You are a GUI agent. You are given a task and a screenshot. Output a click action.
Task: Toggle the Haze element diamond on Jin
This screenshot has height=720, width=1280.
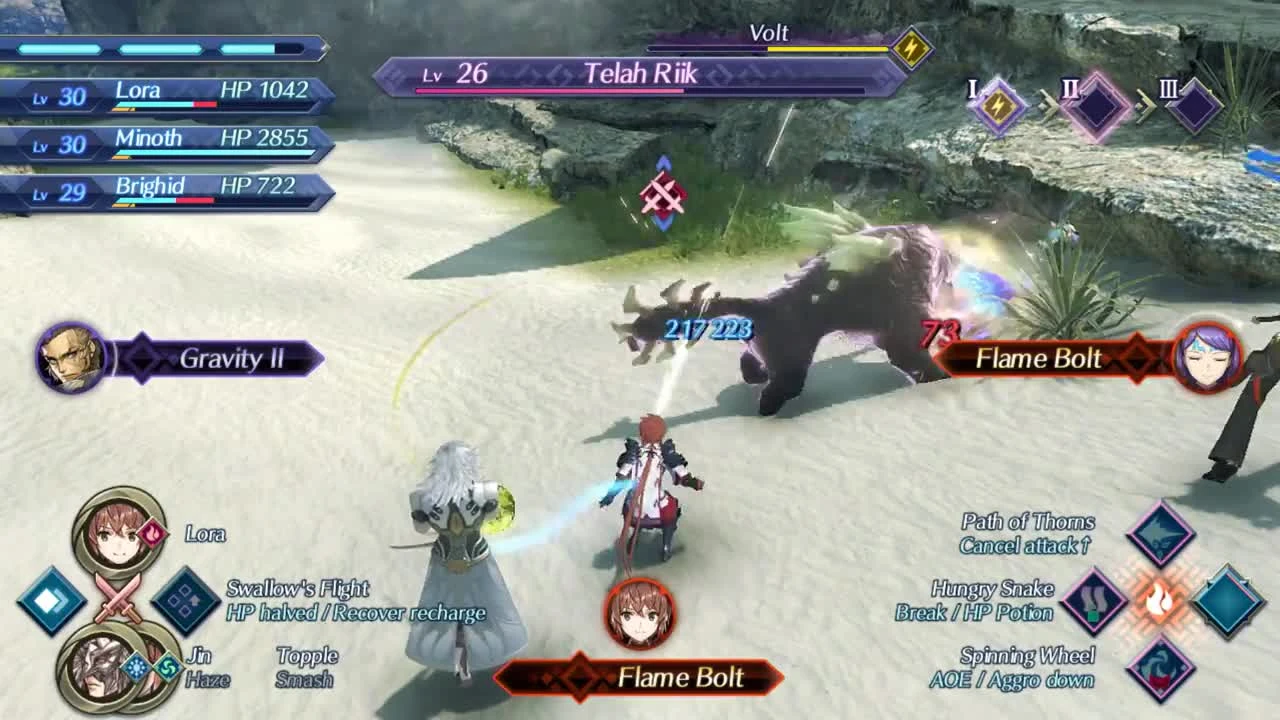168,666
